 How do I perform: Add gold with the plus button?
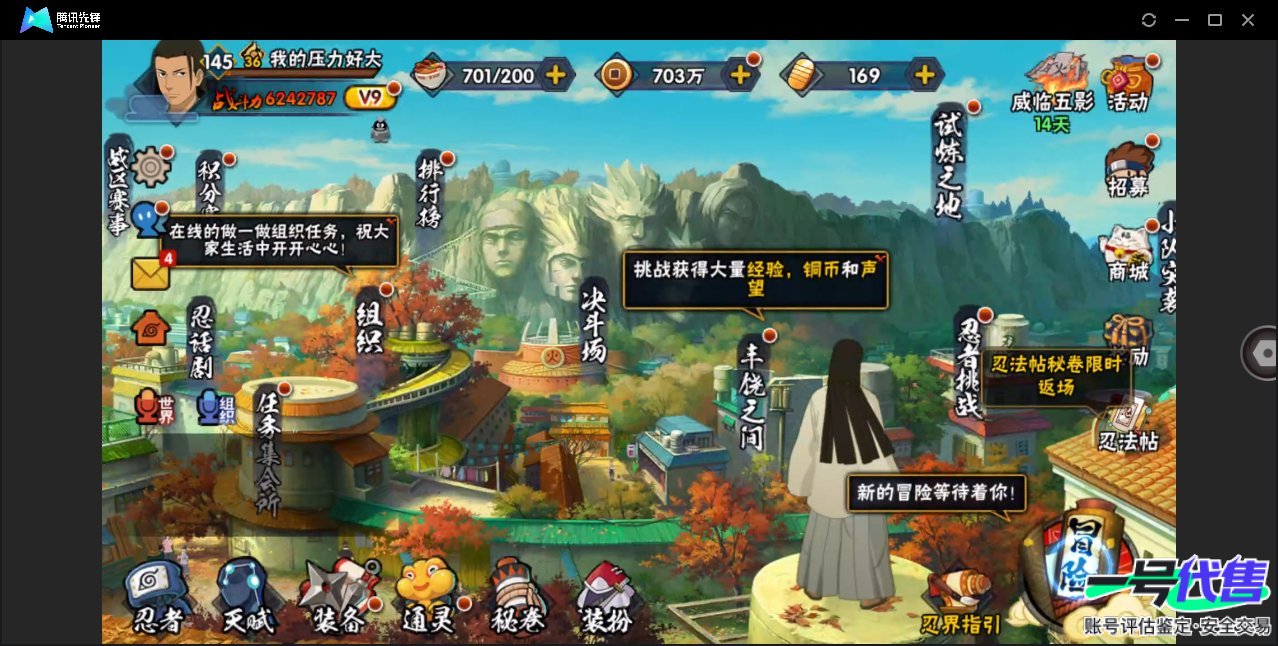925,75
